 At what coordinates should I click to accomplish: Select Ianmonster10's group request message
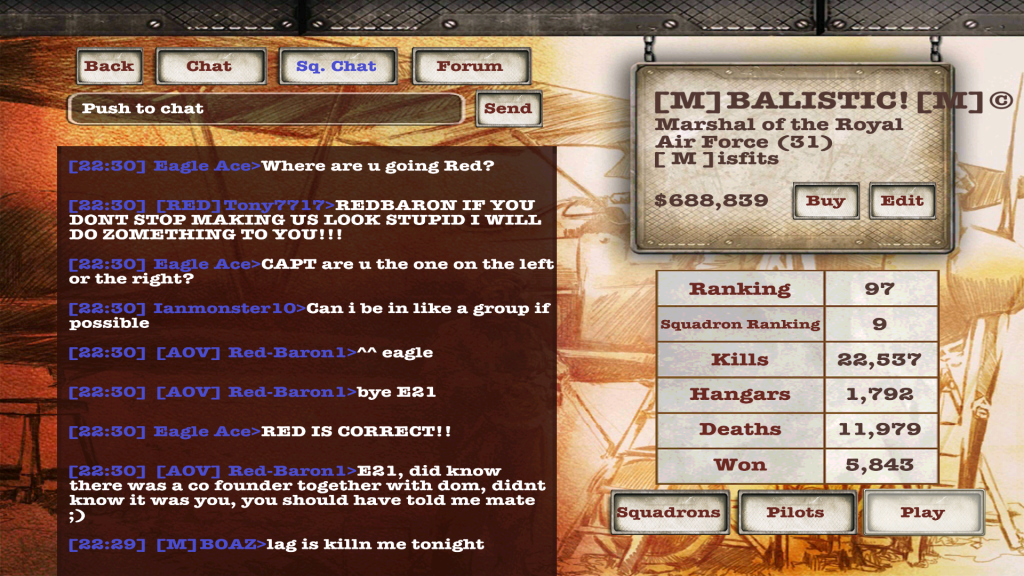point(308,315)
